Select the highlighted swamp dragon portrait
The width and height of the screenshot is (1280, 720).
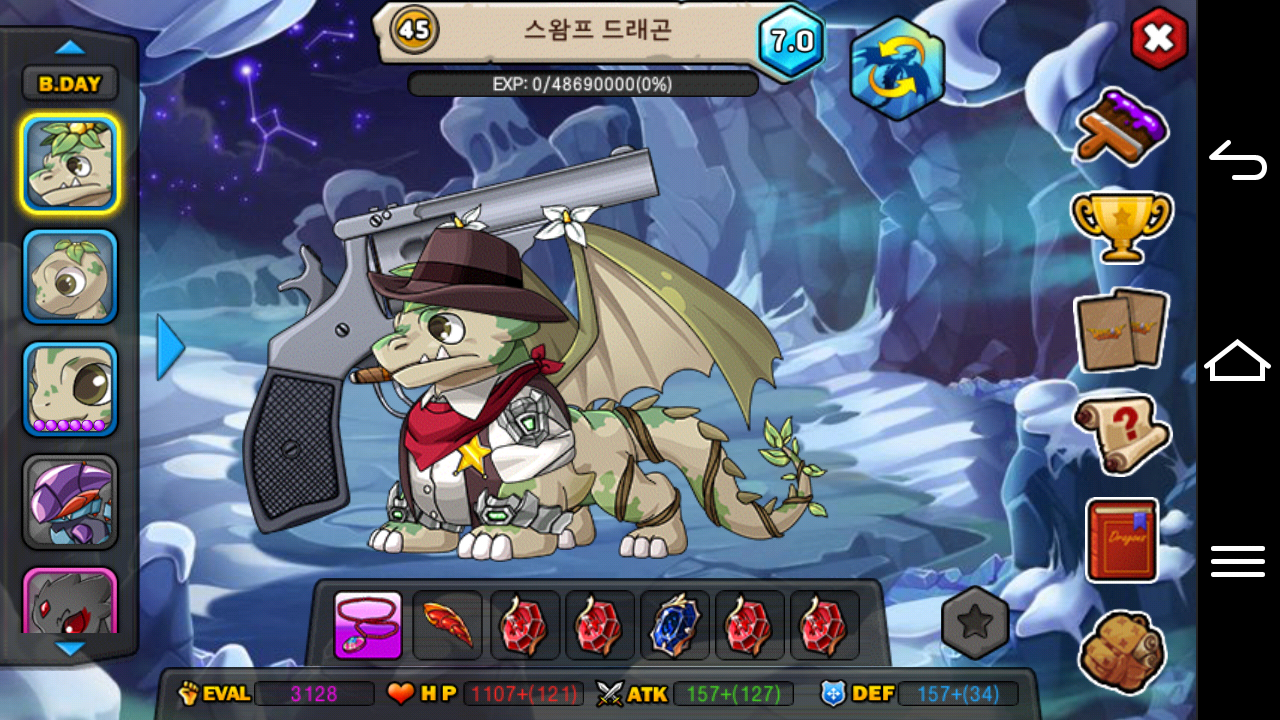point(70,164)
